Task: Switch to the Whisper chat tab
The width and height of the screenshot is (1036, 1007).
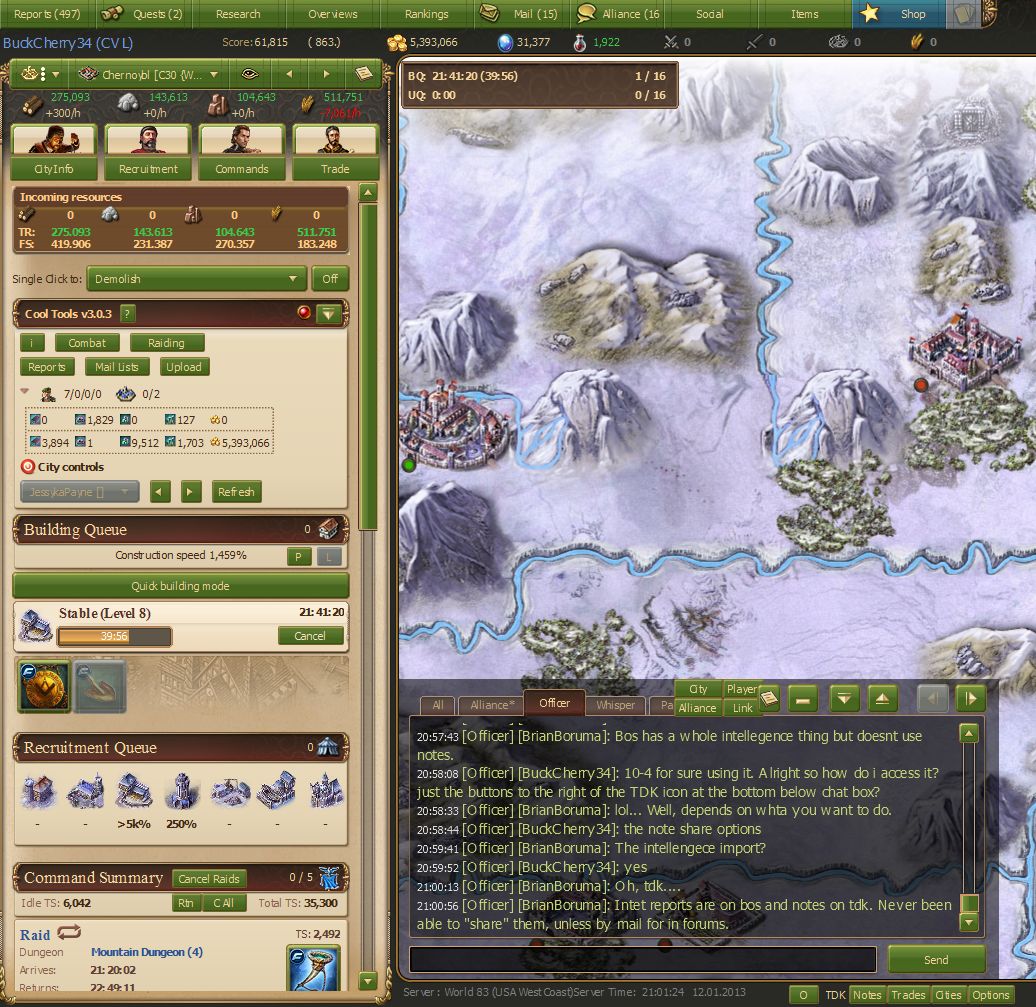Action: (615, 705)
